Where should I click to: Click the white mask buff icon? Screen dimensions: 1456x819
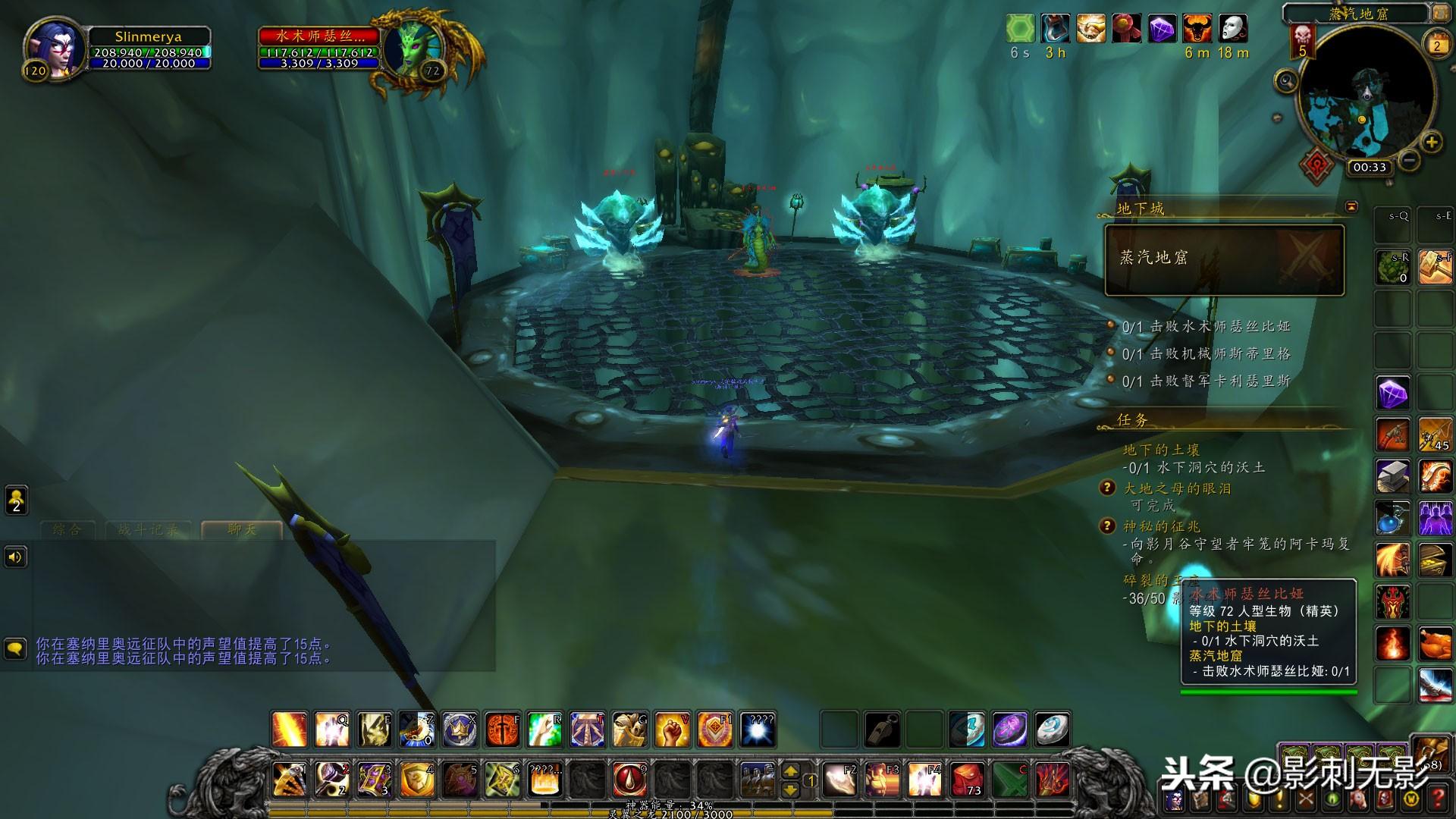[x=1233, y=29]
